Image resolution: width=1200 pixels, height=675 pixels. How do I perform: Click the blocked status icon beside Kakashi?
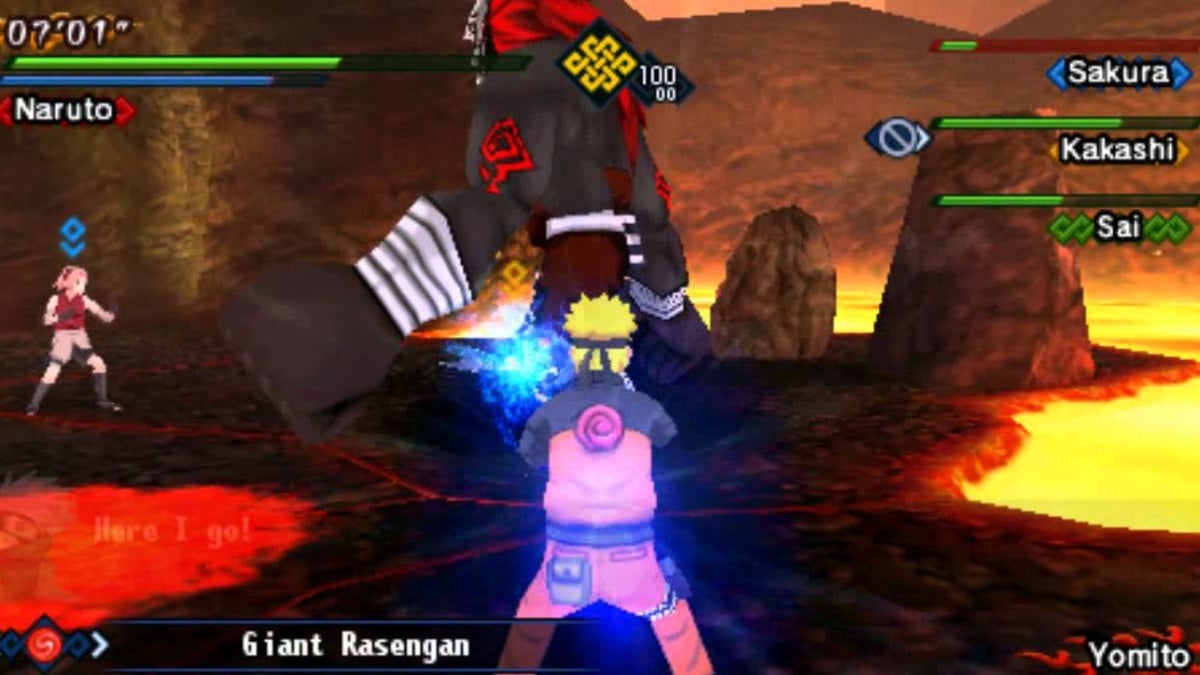pyautogui.click(x=896, y=137)
